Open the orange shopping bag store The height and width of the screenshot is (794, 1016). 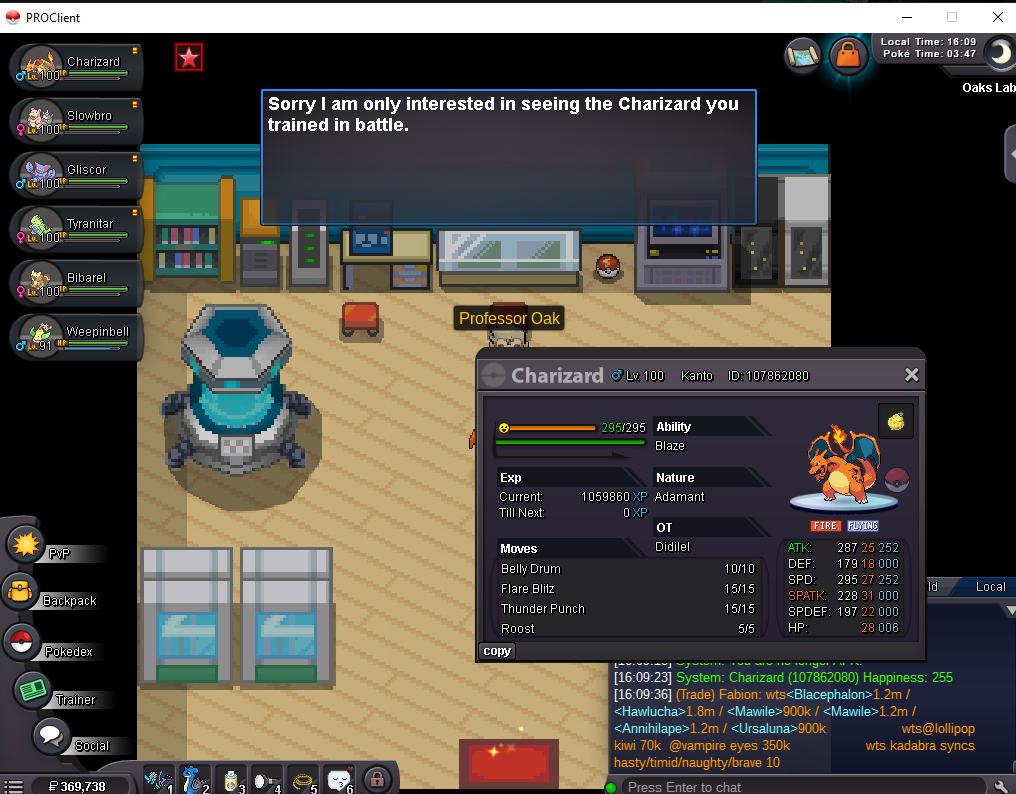pyautogui.click(x=848, y=56)
